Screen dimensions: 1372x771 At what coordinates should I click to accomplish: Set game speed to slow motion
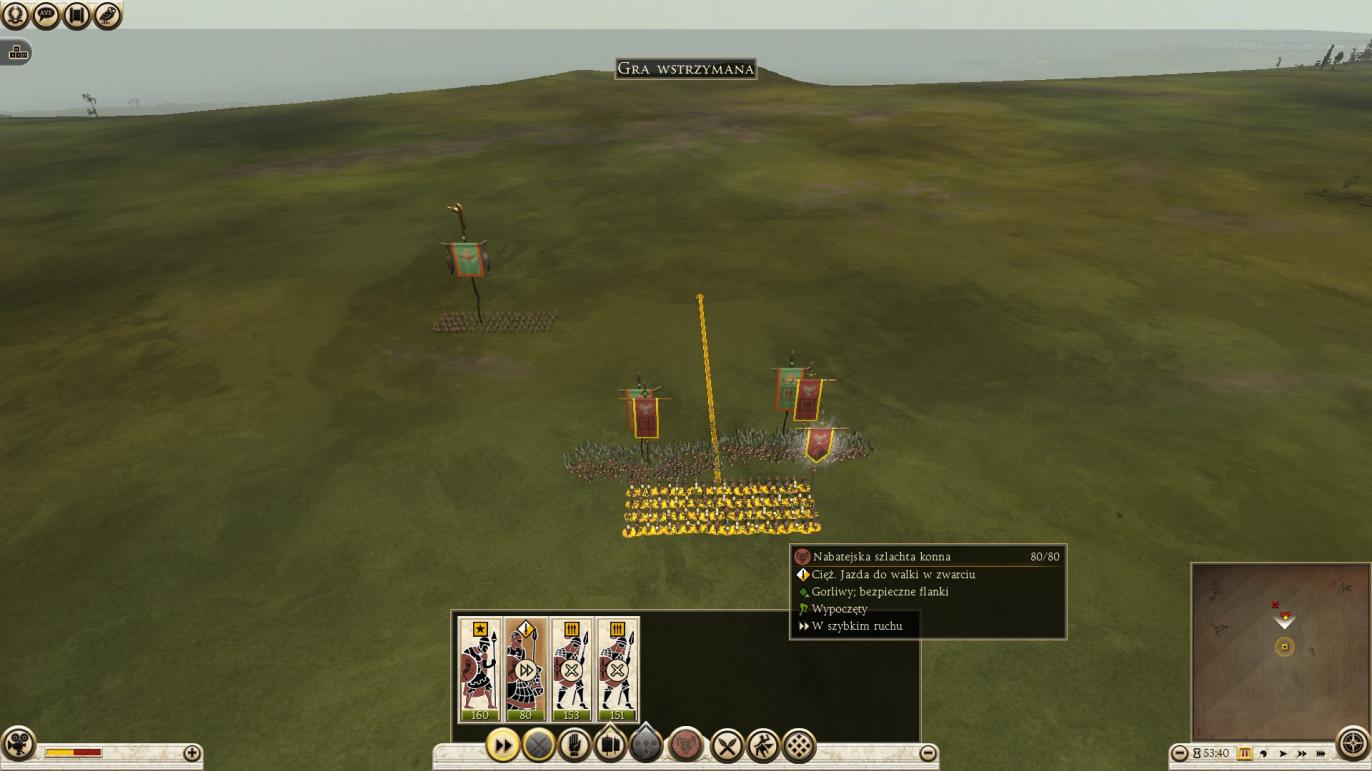pyautogui.click(x=1264, y=753)
